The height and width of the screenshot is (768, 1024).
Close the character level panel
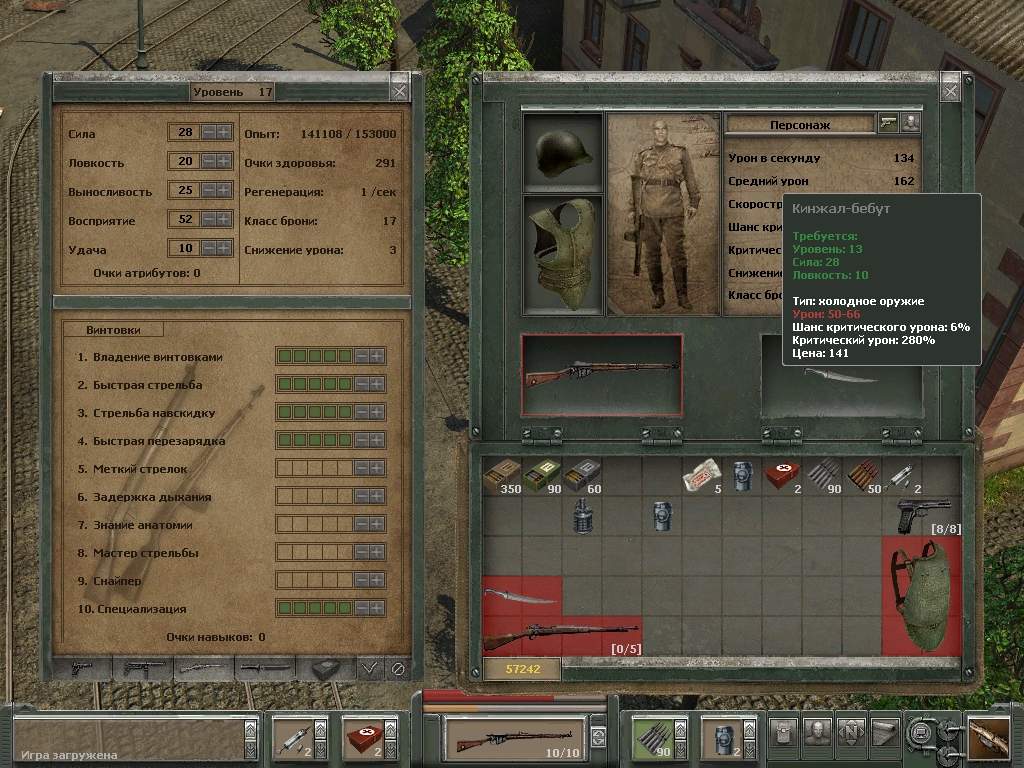coord(399,91)
